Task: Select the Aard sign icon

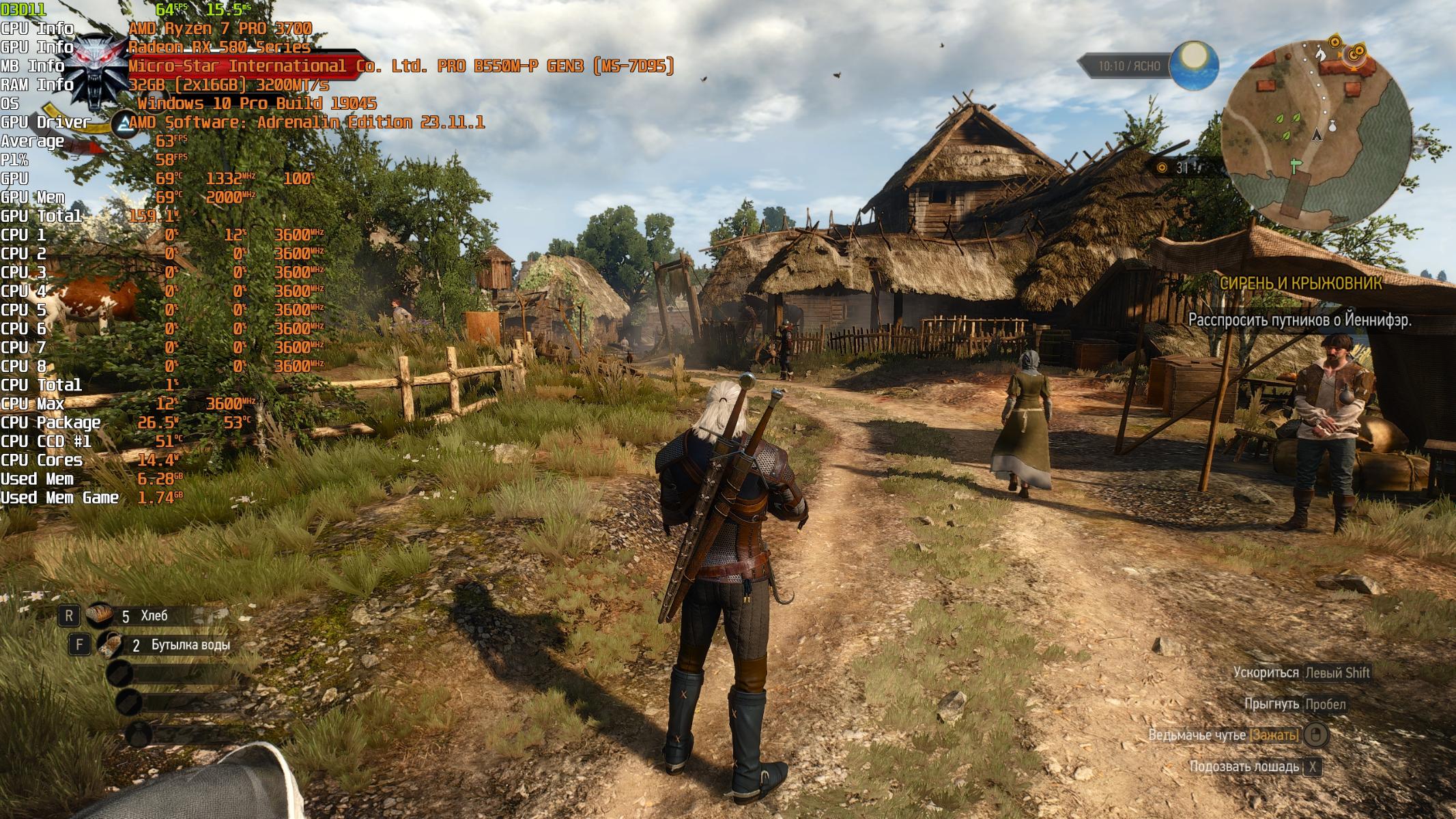Action: 124,124
